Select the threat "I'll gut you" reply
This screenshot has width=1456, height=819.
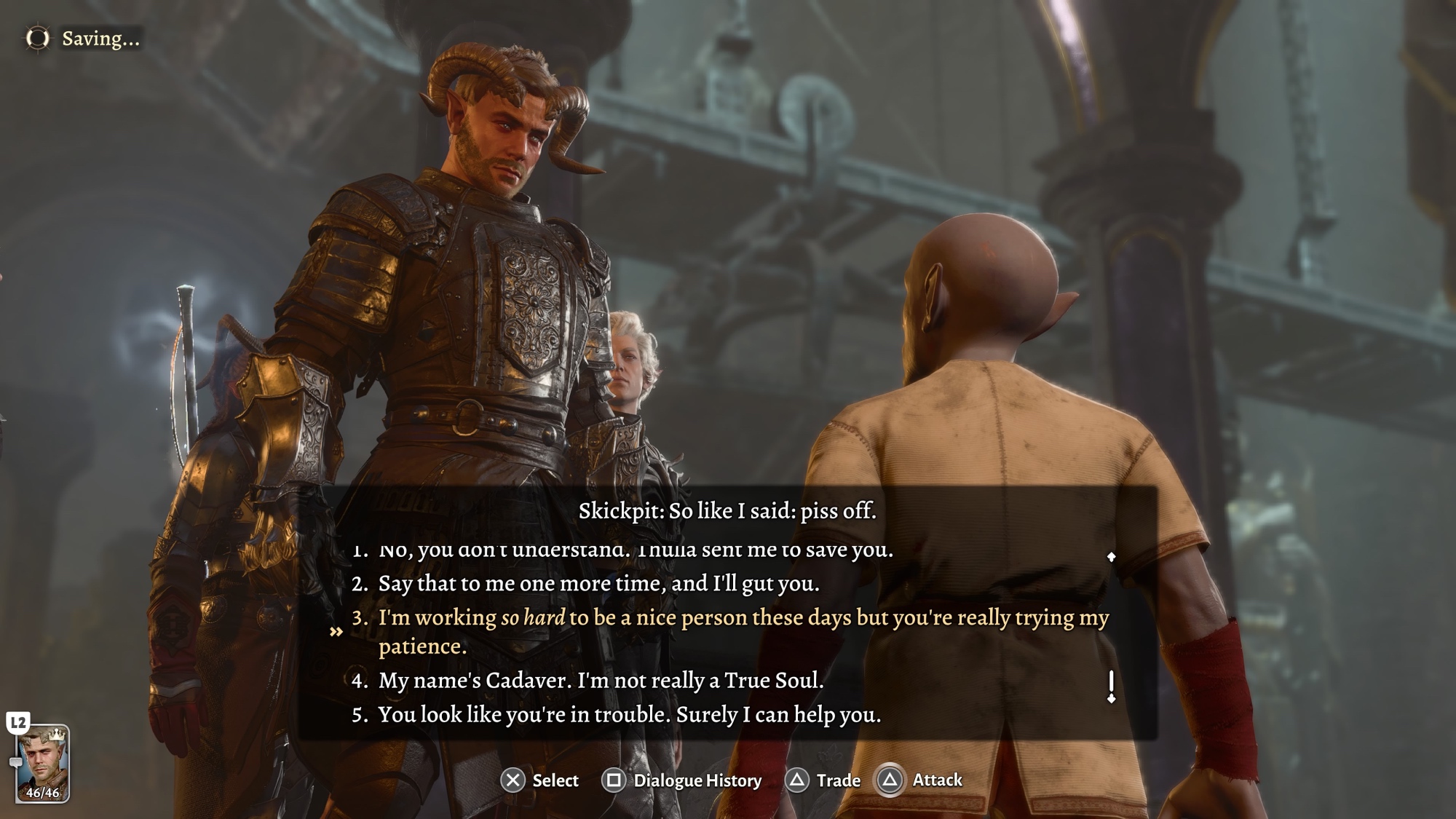click(598, 583)
